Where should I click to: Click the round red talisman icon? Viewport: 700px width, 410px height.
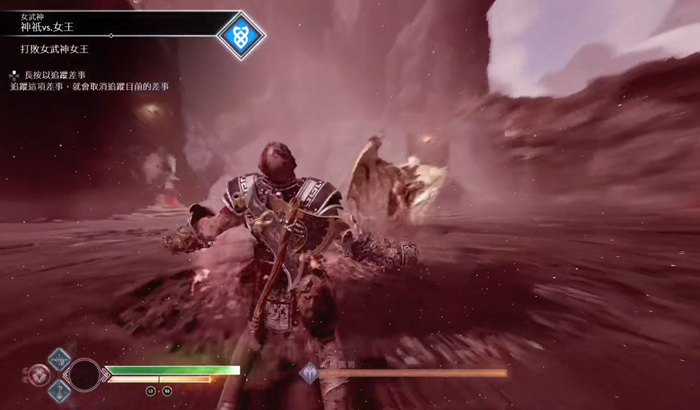pyautogui.click(x=38, y=375)
